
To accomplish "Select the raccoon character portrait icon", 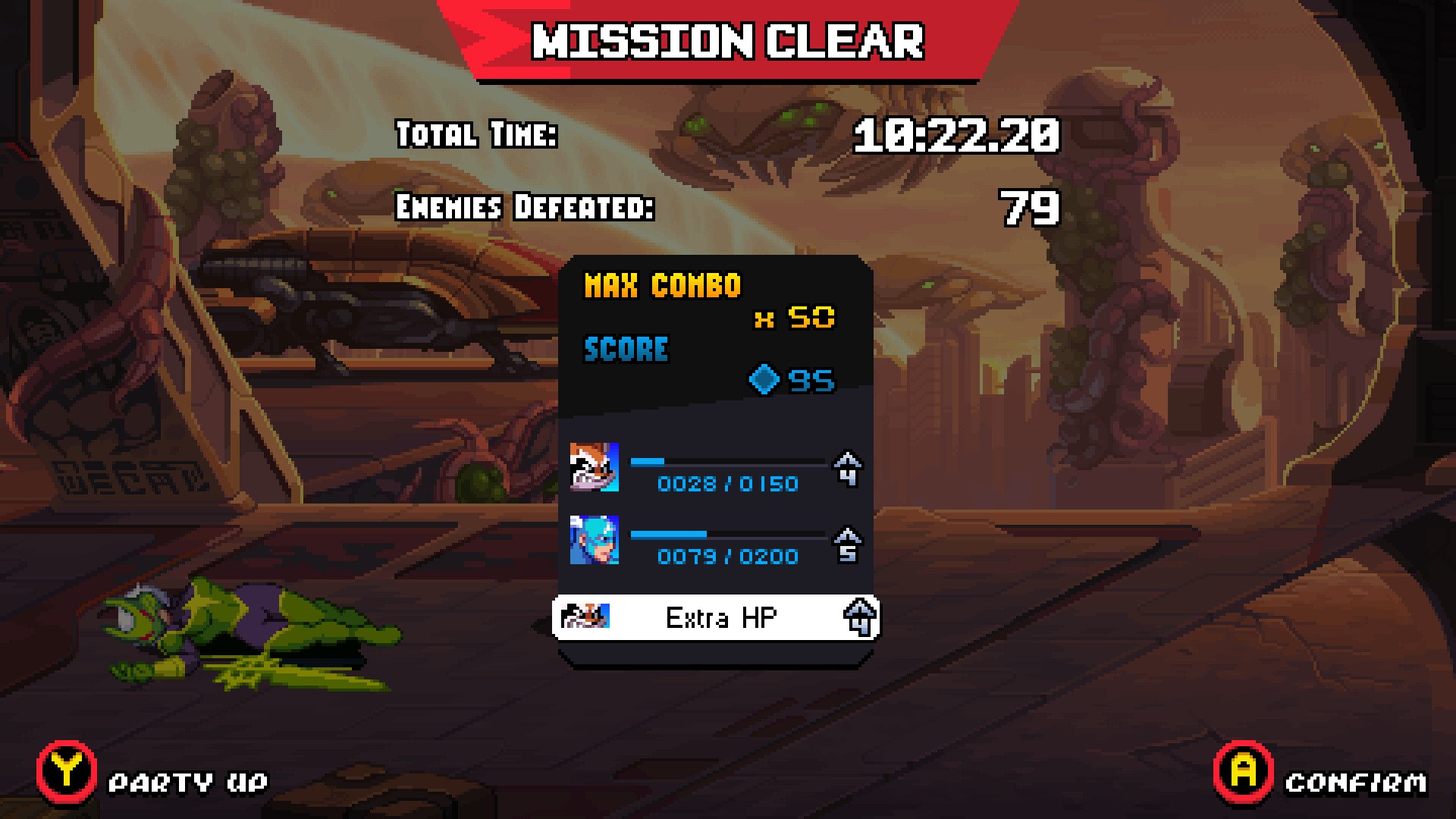I will (x=596, y=468).
